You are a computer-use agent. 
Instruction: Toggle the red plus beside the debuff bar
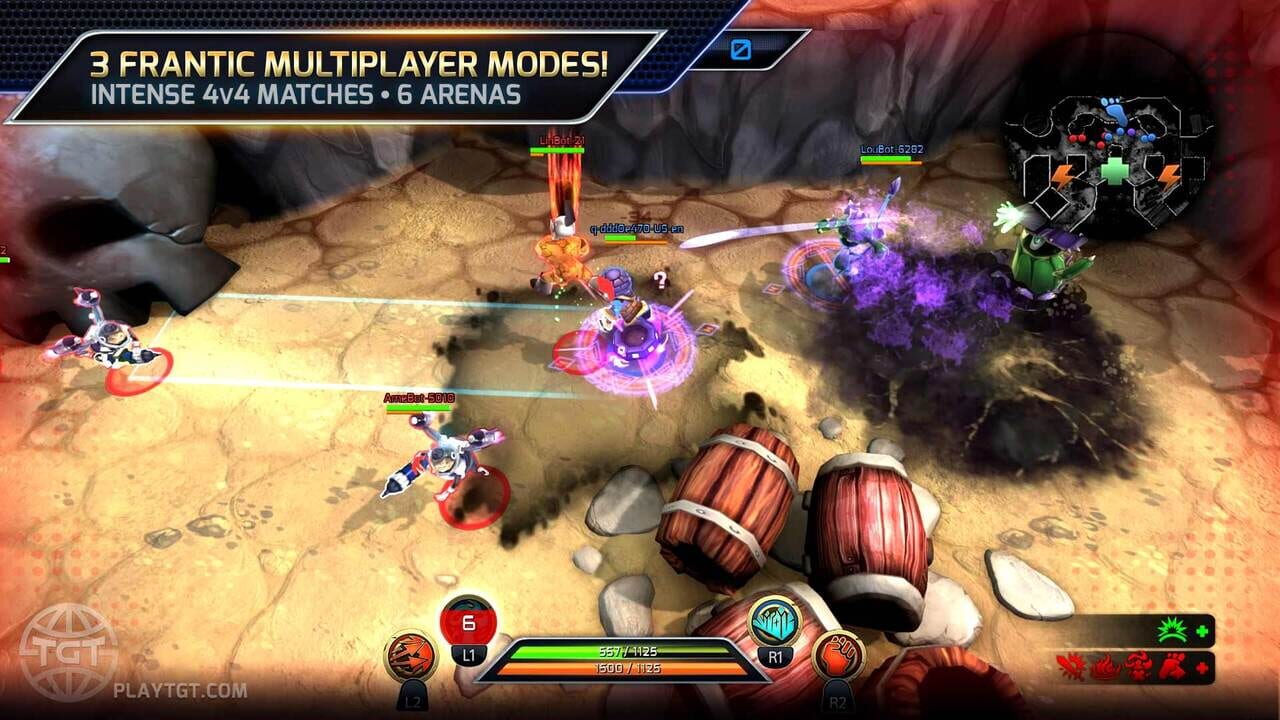click(1202, 667)
